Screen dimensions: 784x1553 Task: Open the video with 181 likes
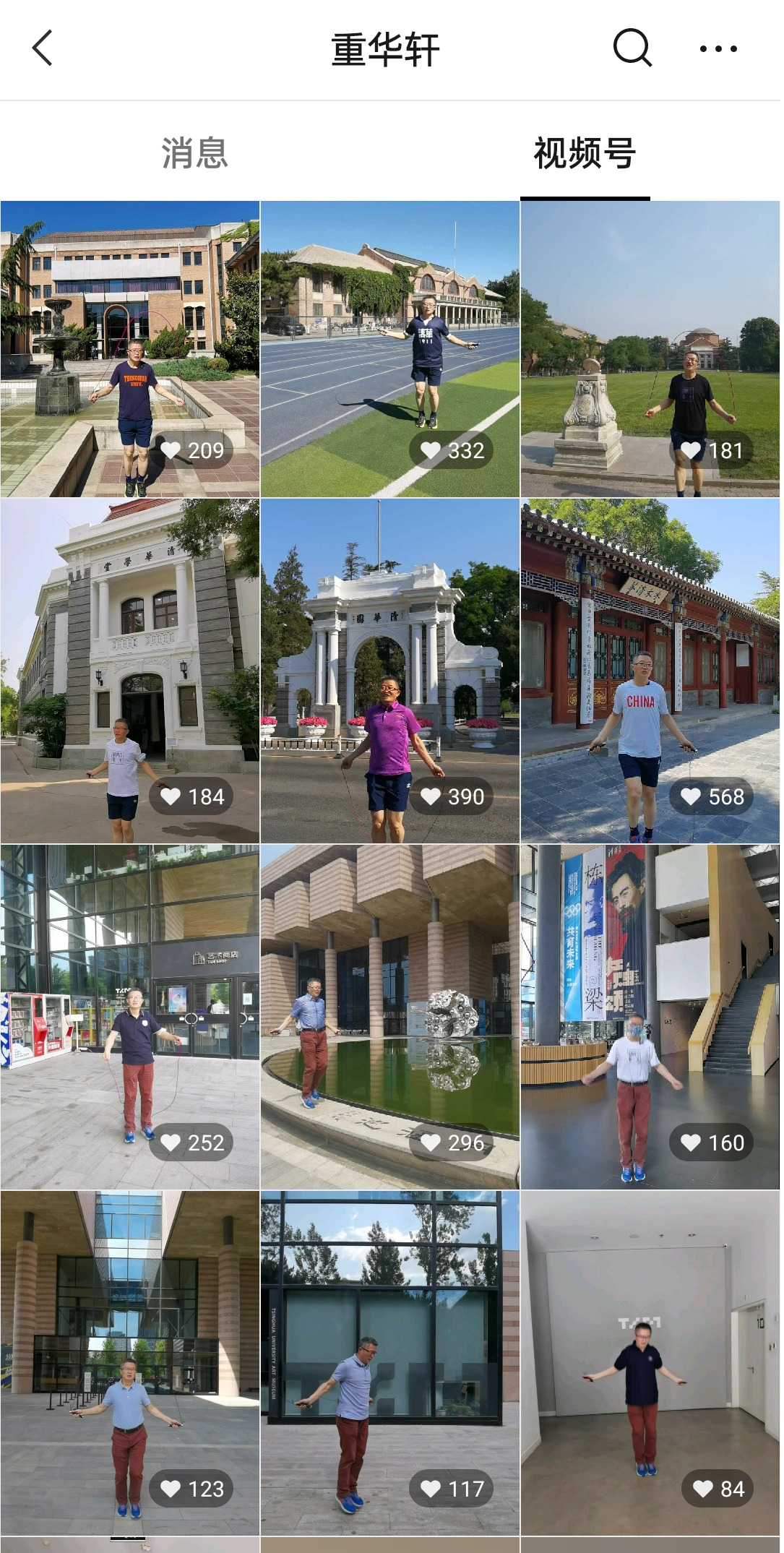point(650,349)
